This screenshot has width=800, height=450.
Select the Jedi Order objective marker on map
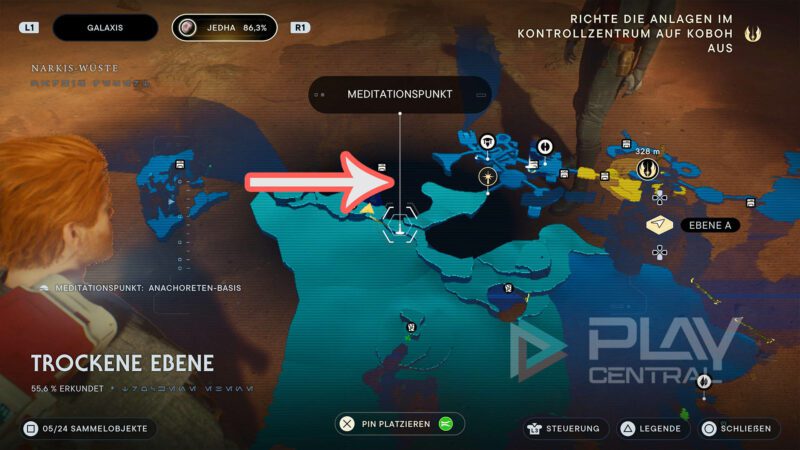pos(648,169)
